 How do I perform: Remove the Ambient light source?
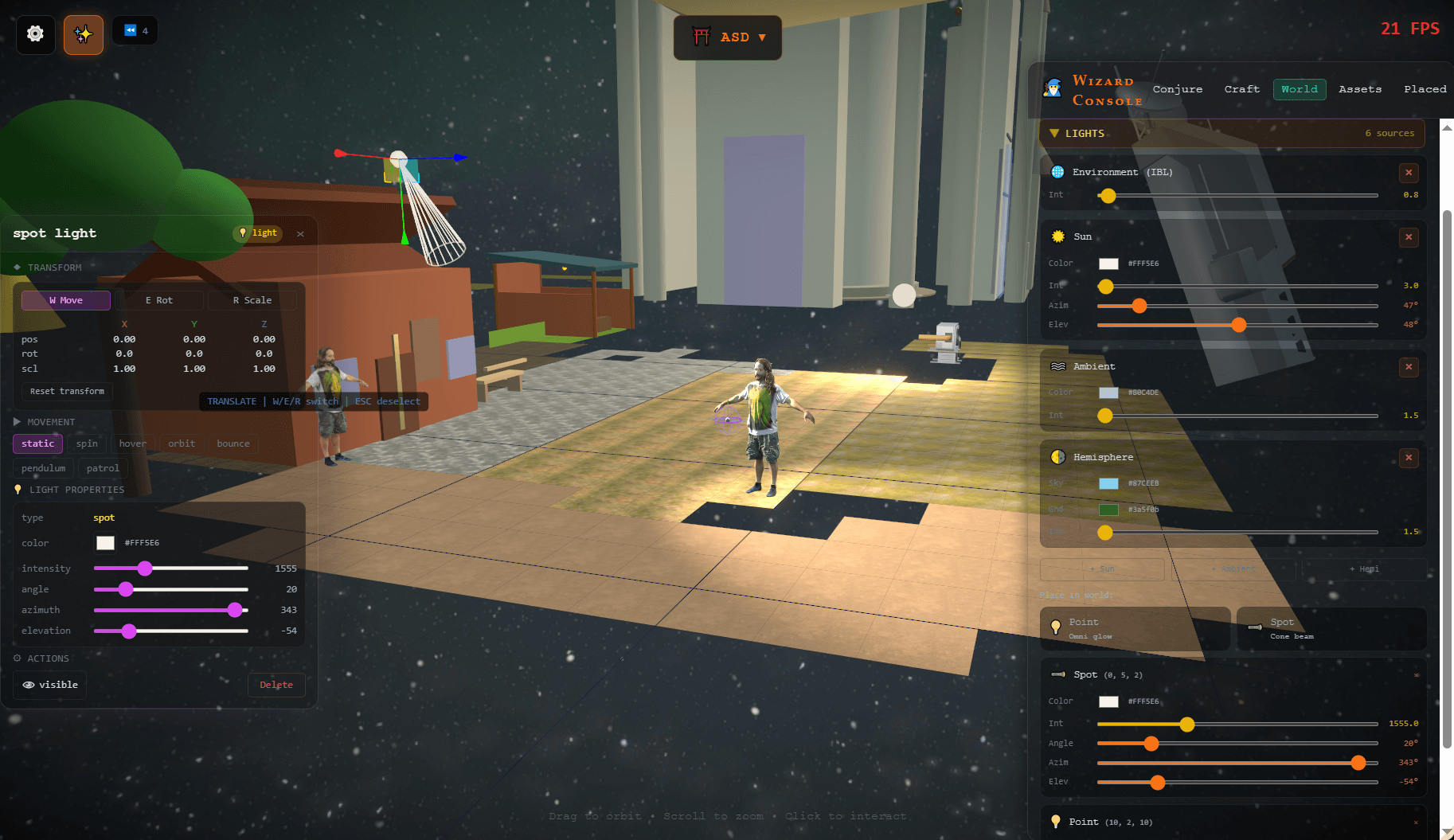tap(1408, 367)
